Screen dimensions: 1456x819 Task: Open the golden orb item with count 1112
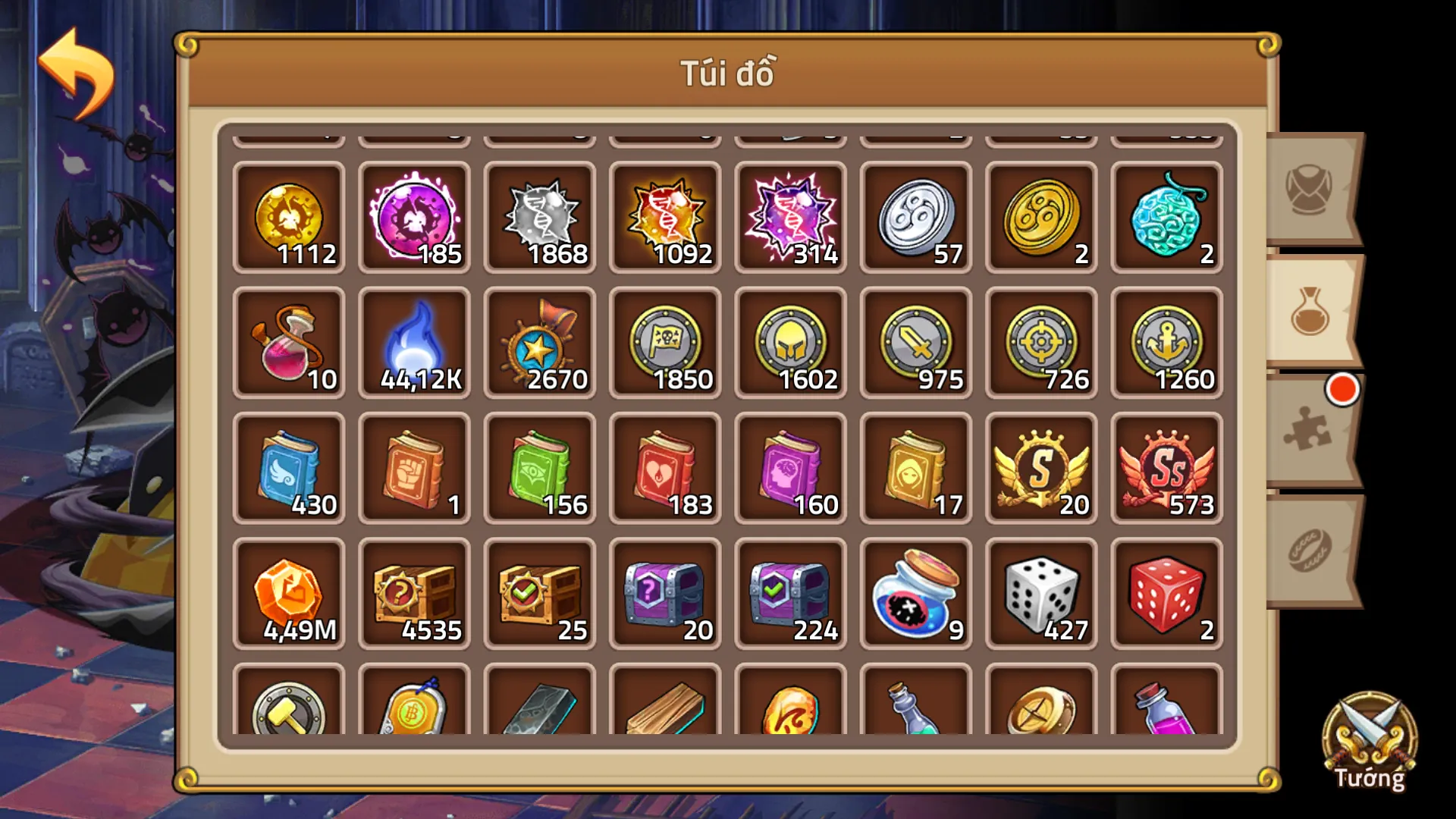click(290, 220)
